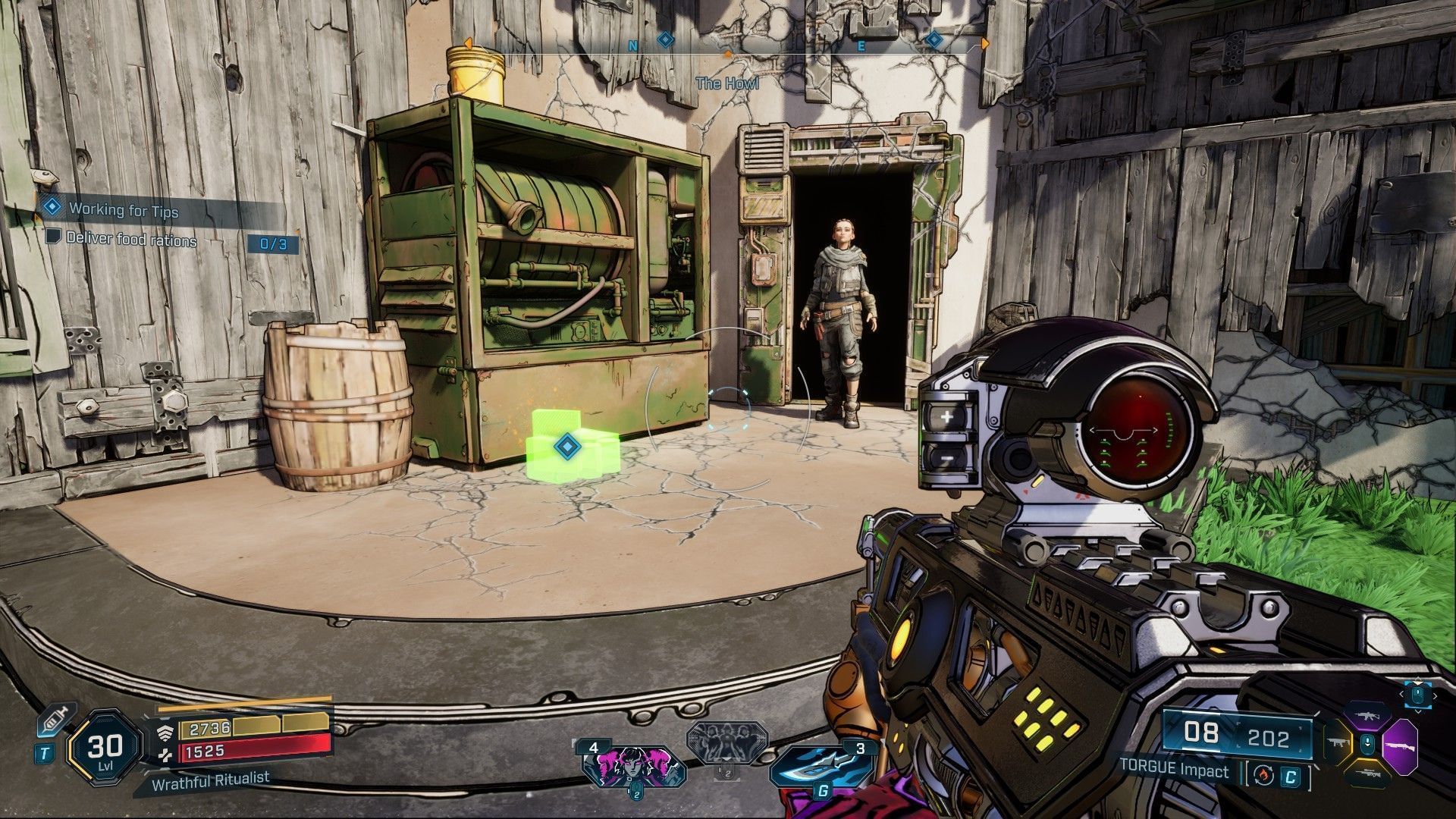Click the compass bar at top
This screenshot has width=1456, height=819.
coord(726,45)
